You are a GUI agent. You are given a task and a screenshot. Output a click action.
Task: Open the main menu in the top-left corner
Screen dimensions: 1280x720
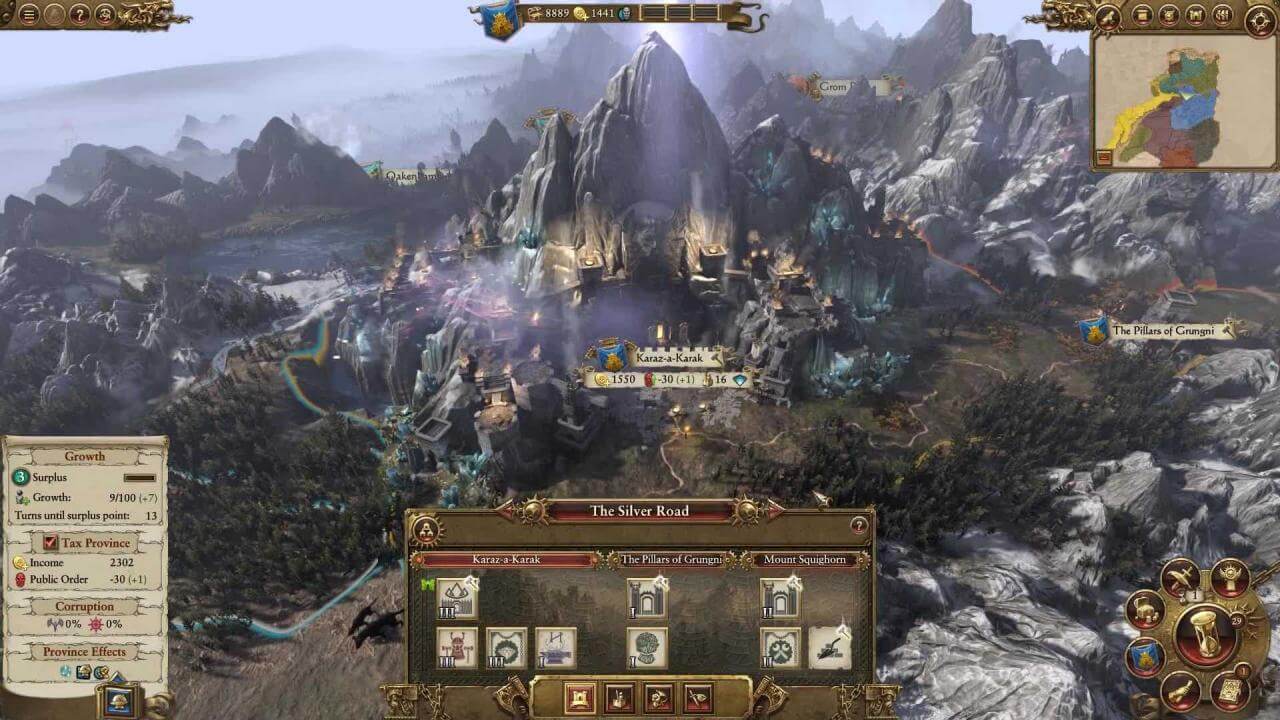tap(29, 15)
